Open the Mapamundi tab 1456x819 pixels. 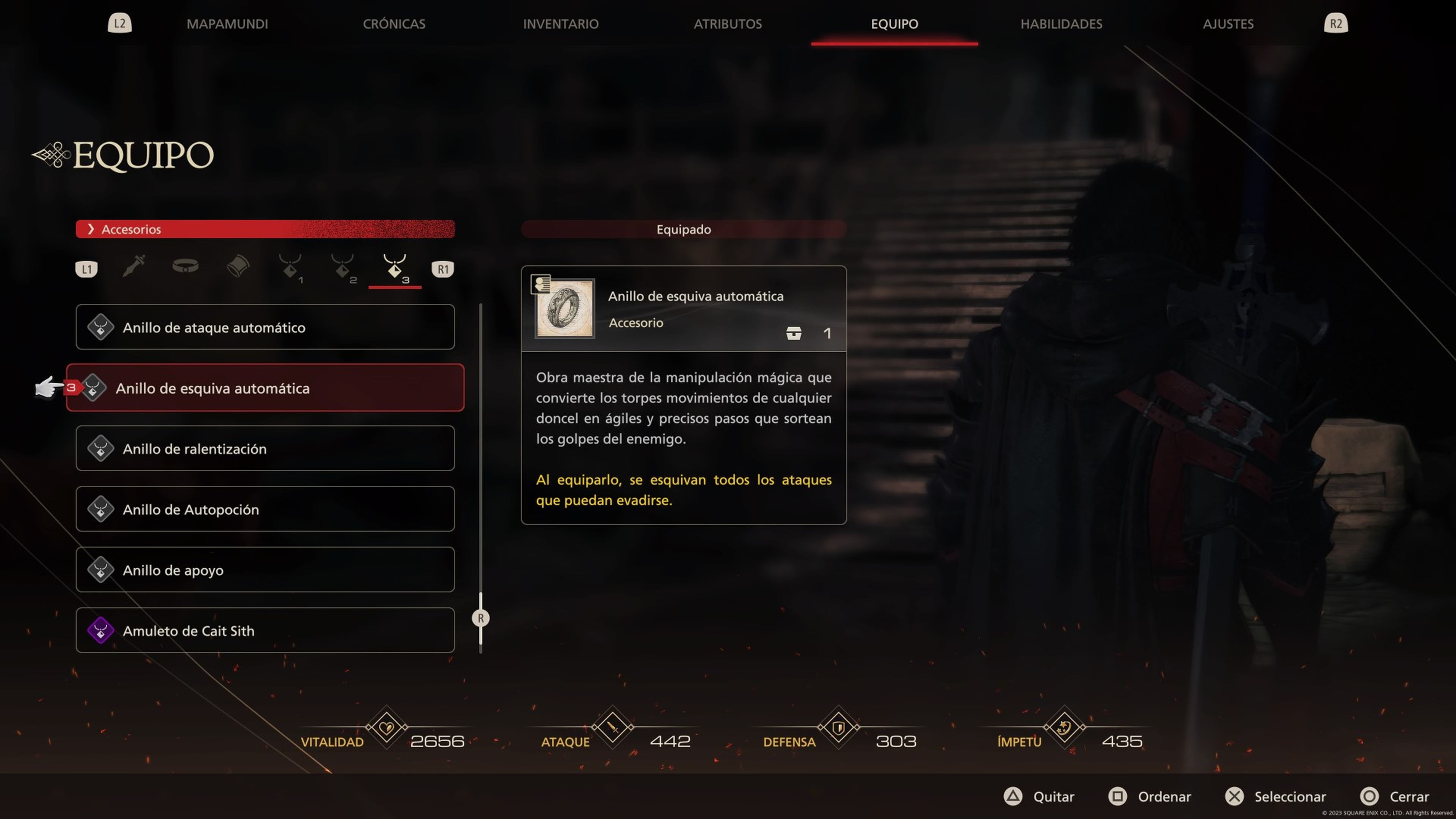227,24
